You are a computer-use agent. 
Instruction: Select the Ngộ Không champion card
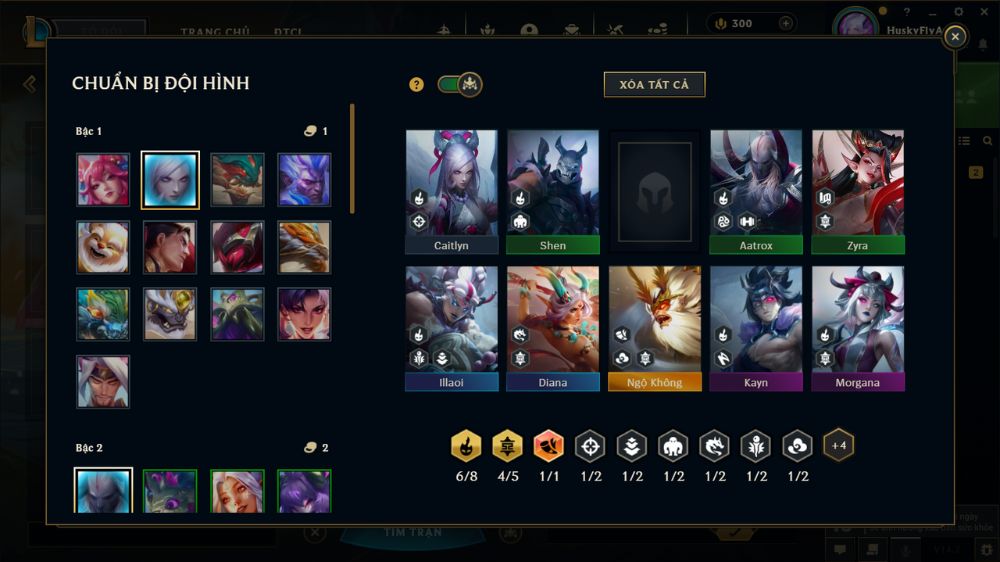pyautogui.click(x=655, y=327)
